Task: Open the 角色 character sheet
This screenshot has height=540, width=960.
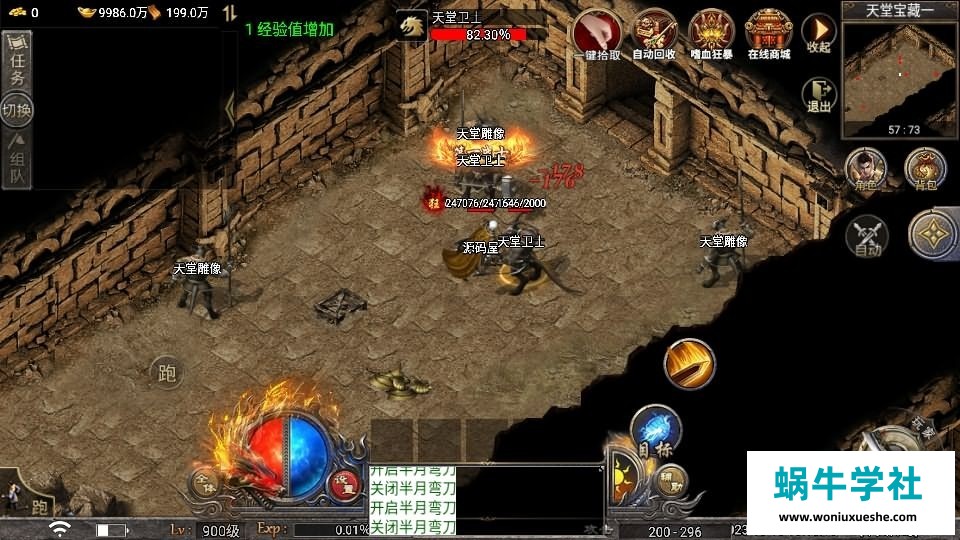Action: coord(866,168)
